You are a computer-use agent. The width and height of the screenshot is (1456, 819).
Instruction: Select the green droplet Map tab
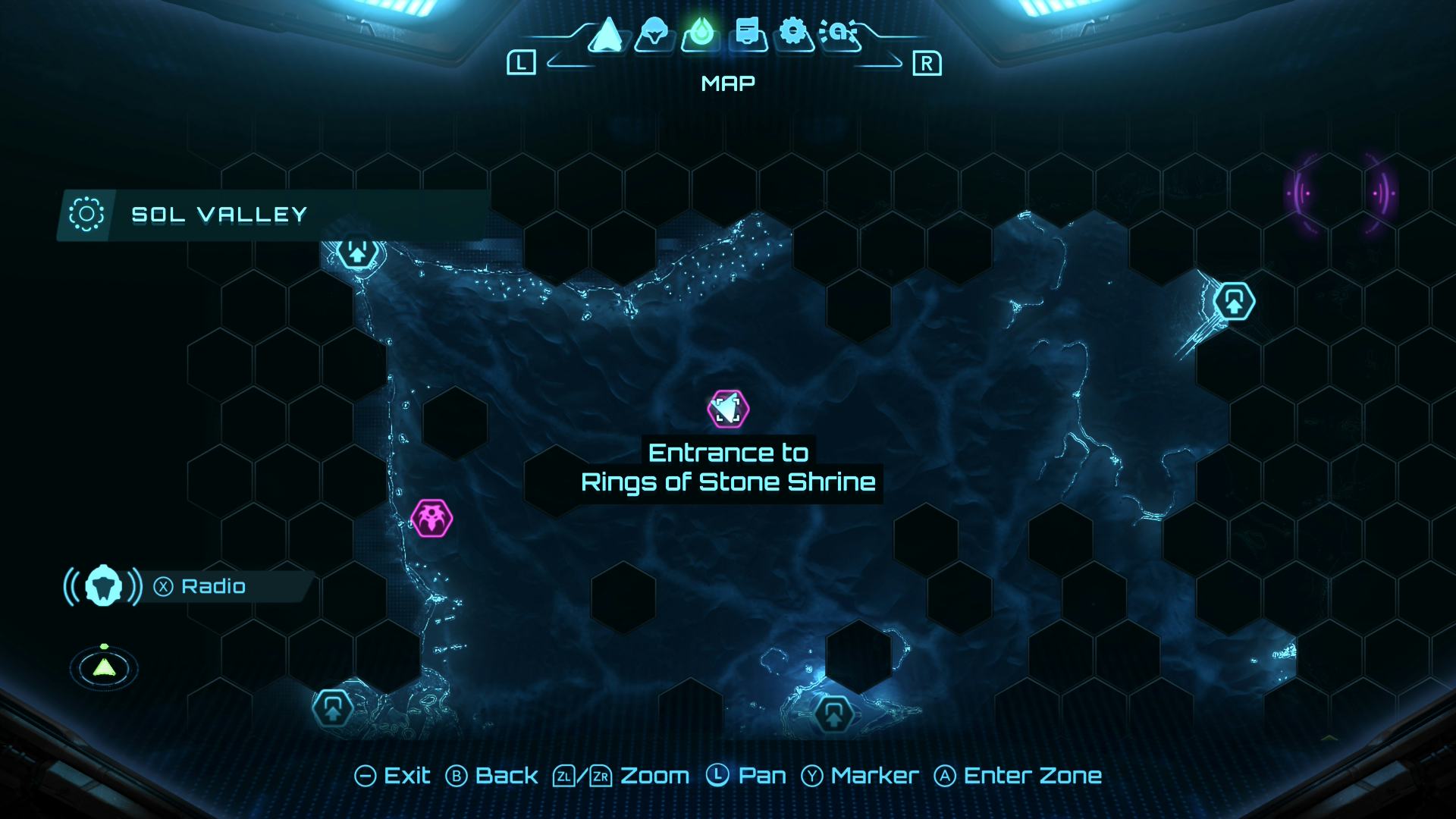coord(700,34)
